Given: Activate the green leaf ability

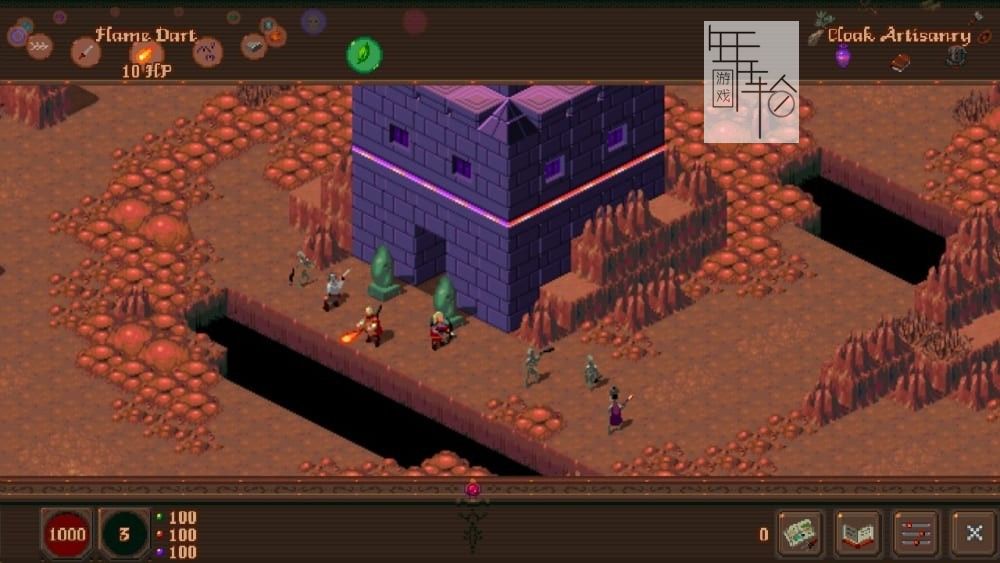Looking at the screenshot, I should click(364, 53).
